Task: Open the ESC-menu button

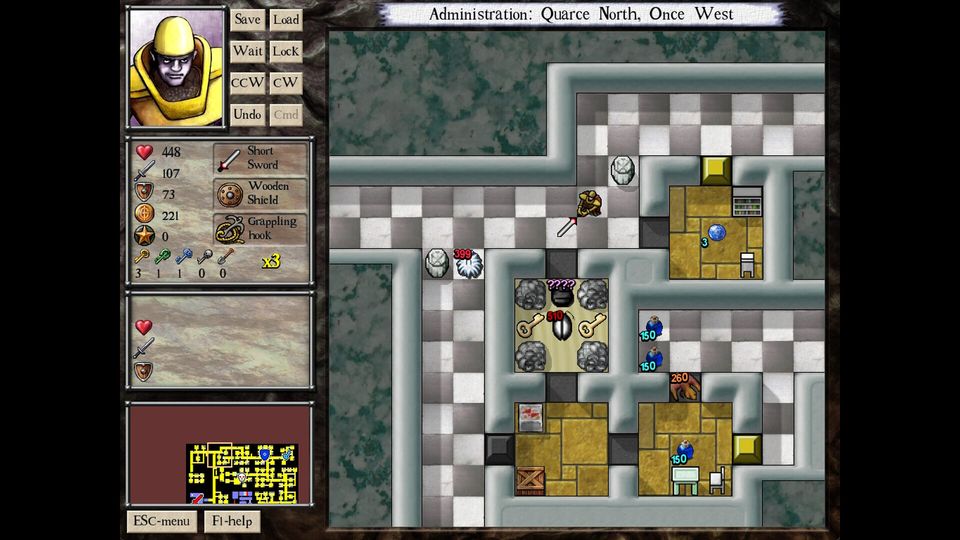Action: click(161, 521)
